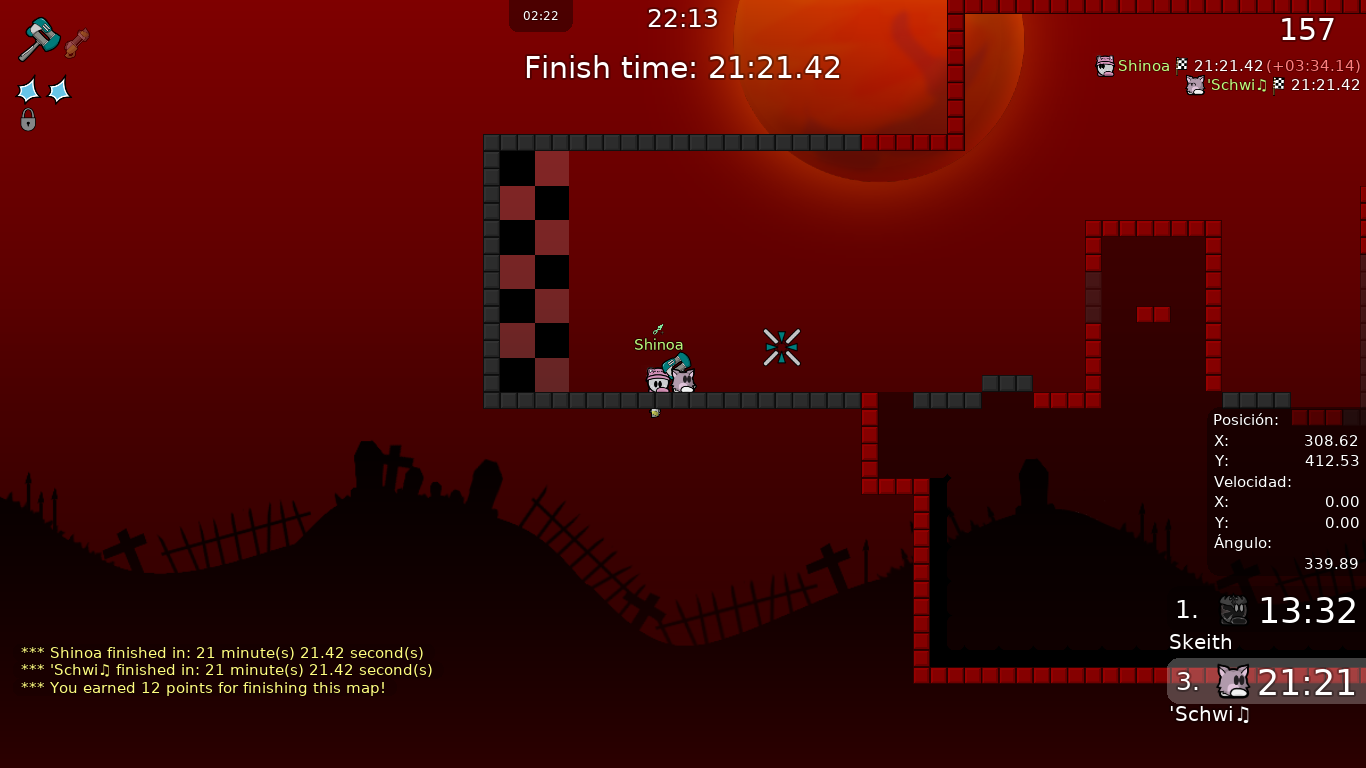Select the brown gun weapon icon
1366x768 pixels.
tap(77, 43)
